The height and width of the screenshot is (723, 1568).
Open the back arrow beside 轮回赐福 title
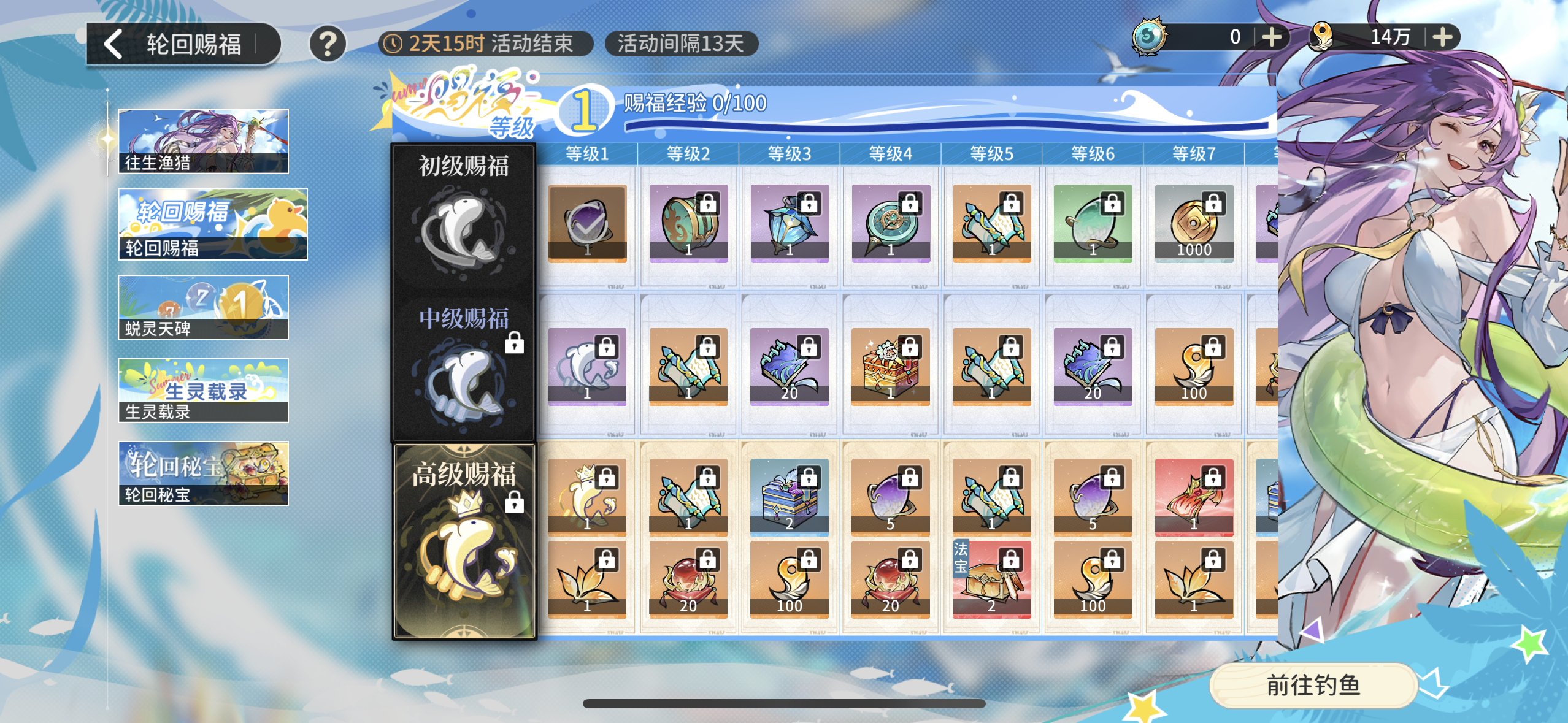click(113, 43)
